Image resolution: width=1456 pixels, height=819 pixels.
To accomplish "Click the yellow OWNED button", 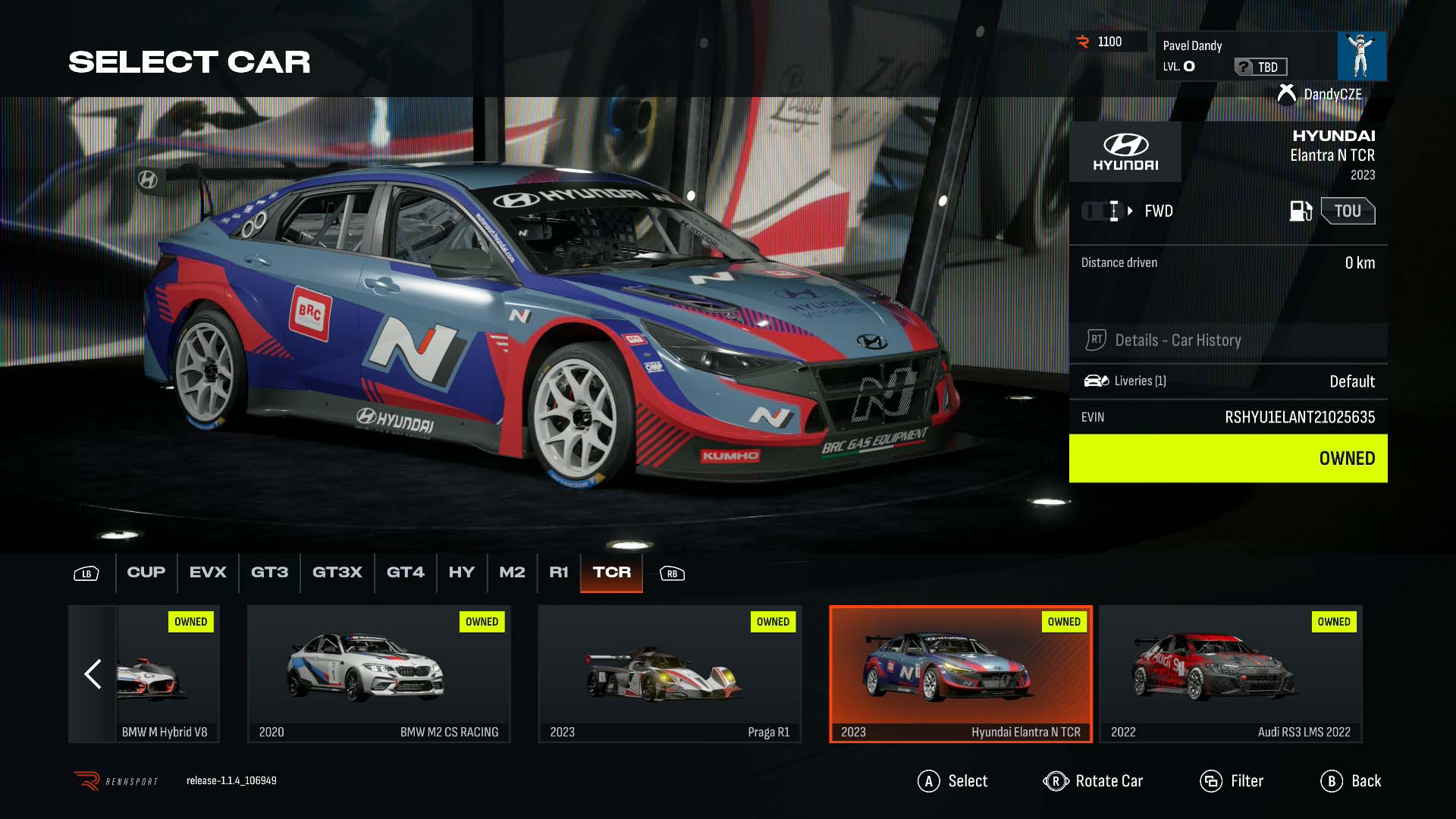I will (x=1228, y=458).
